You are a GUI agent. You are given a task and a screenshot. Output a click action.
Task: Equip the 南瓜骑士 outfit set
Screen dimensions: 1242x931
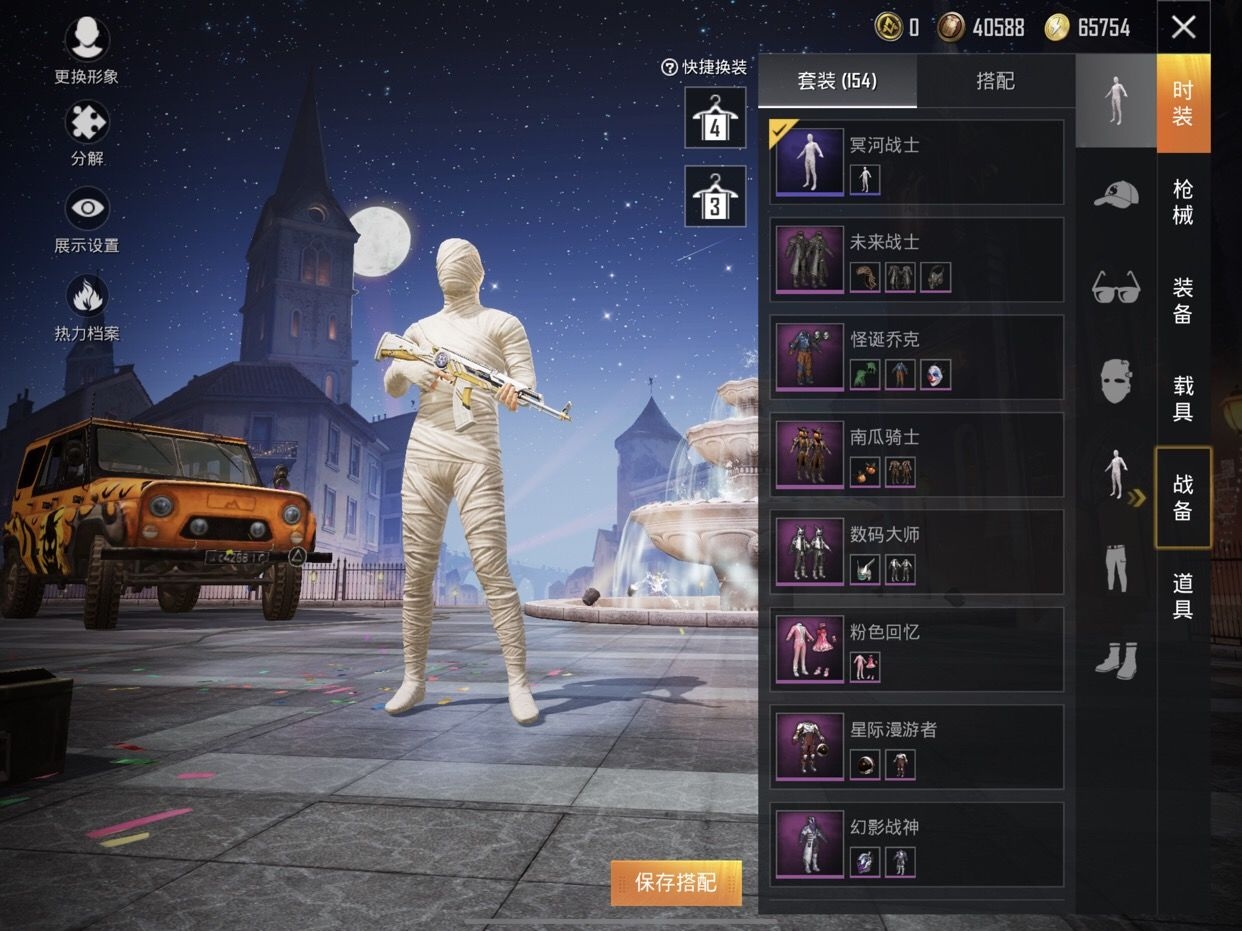pyautogui.click(x=916, y=455)
